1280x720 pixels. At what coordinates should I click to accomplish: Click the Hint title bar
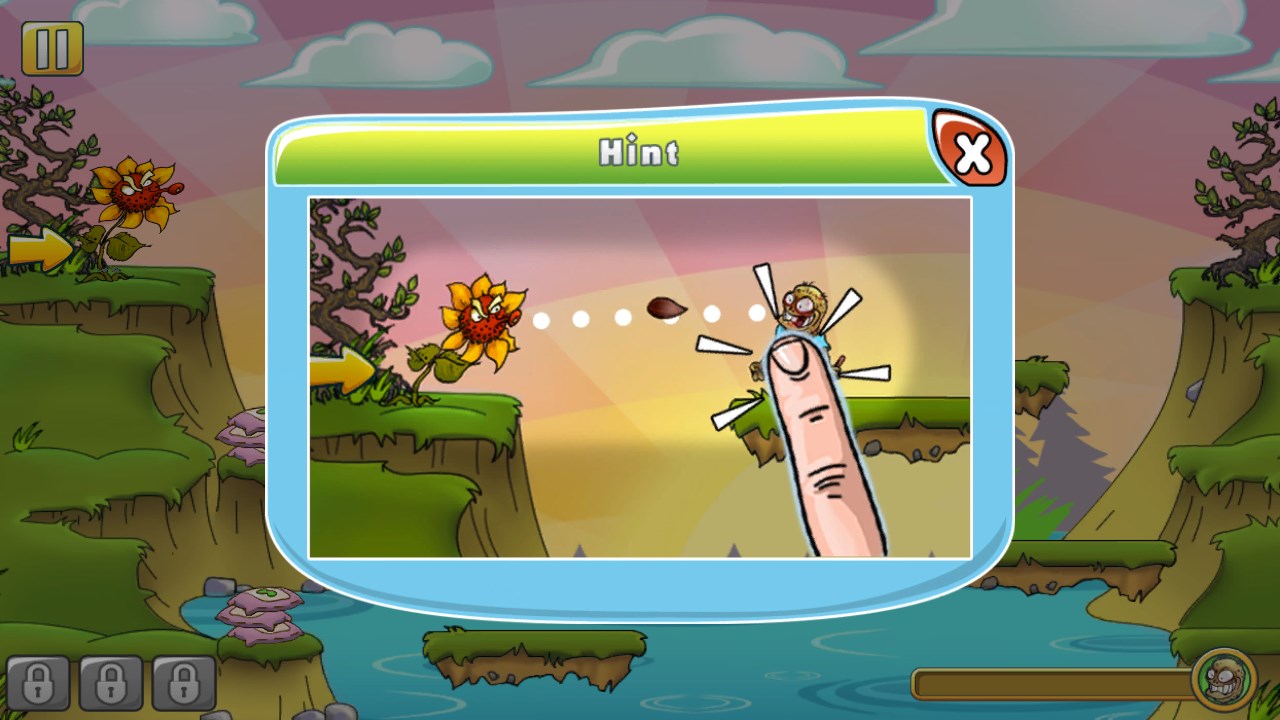tap(638, 152)
